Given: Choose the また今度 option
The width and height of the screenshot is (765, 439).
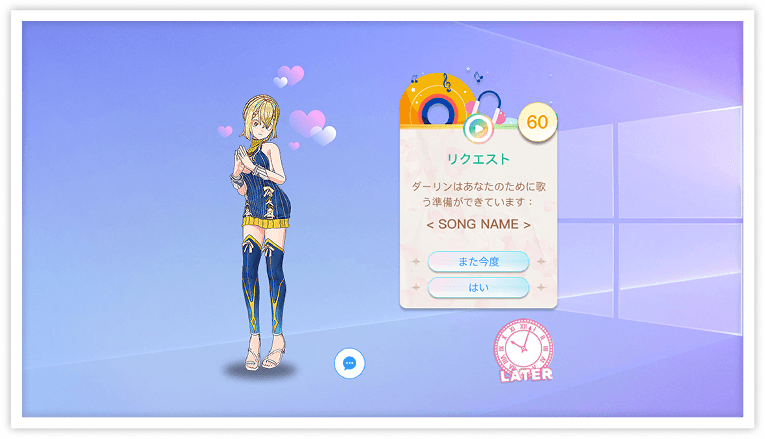Looking at the screenshot, I should pyautogui.click(x=478, y=262).
